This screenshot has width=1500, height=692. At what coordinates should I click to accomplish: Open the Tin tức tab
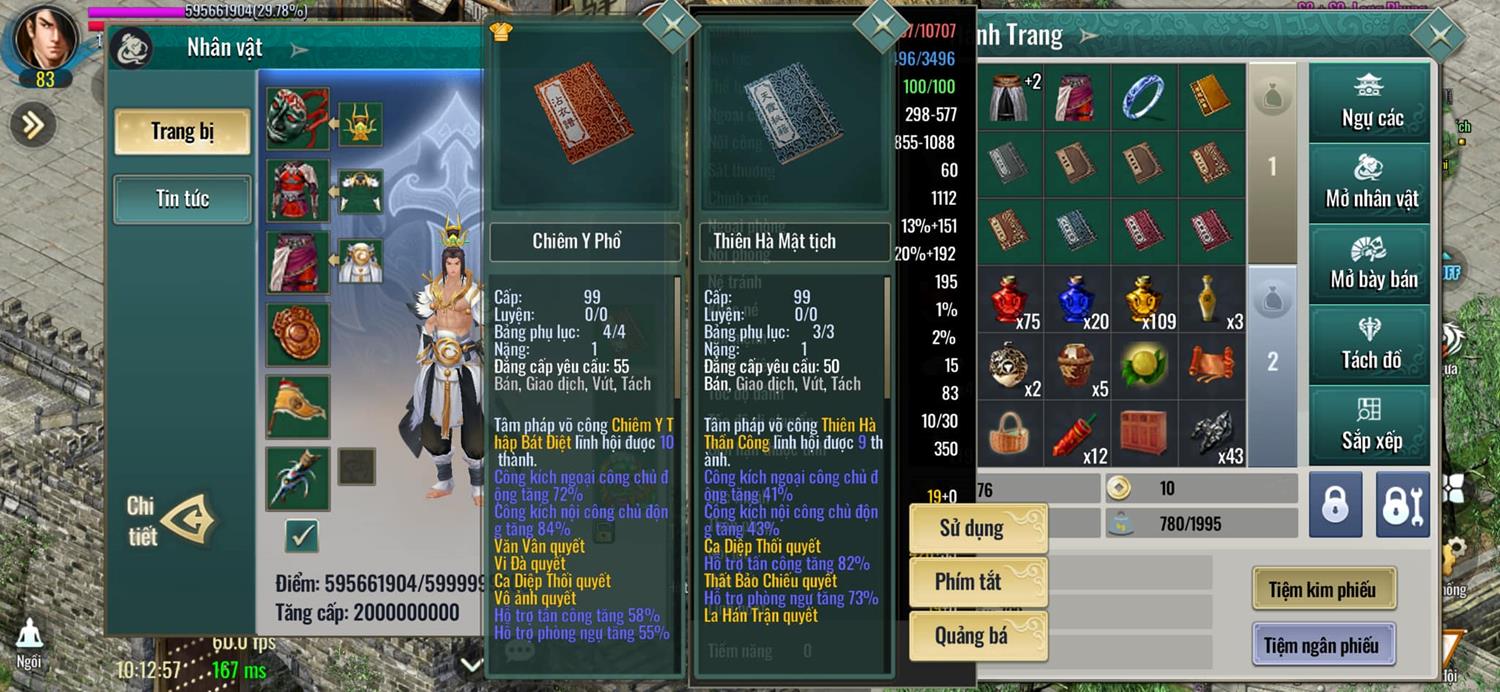(x=182, y=198)
